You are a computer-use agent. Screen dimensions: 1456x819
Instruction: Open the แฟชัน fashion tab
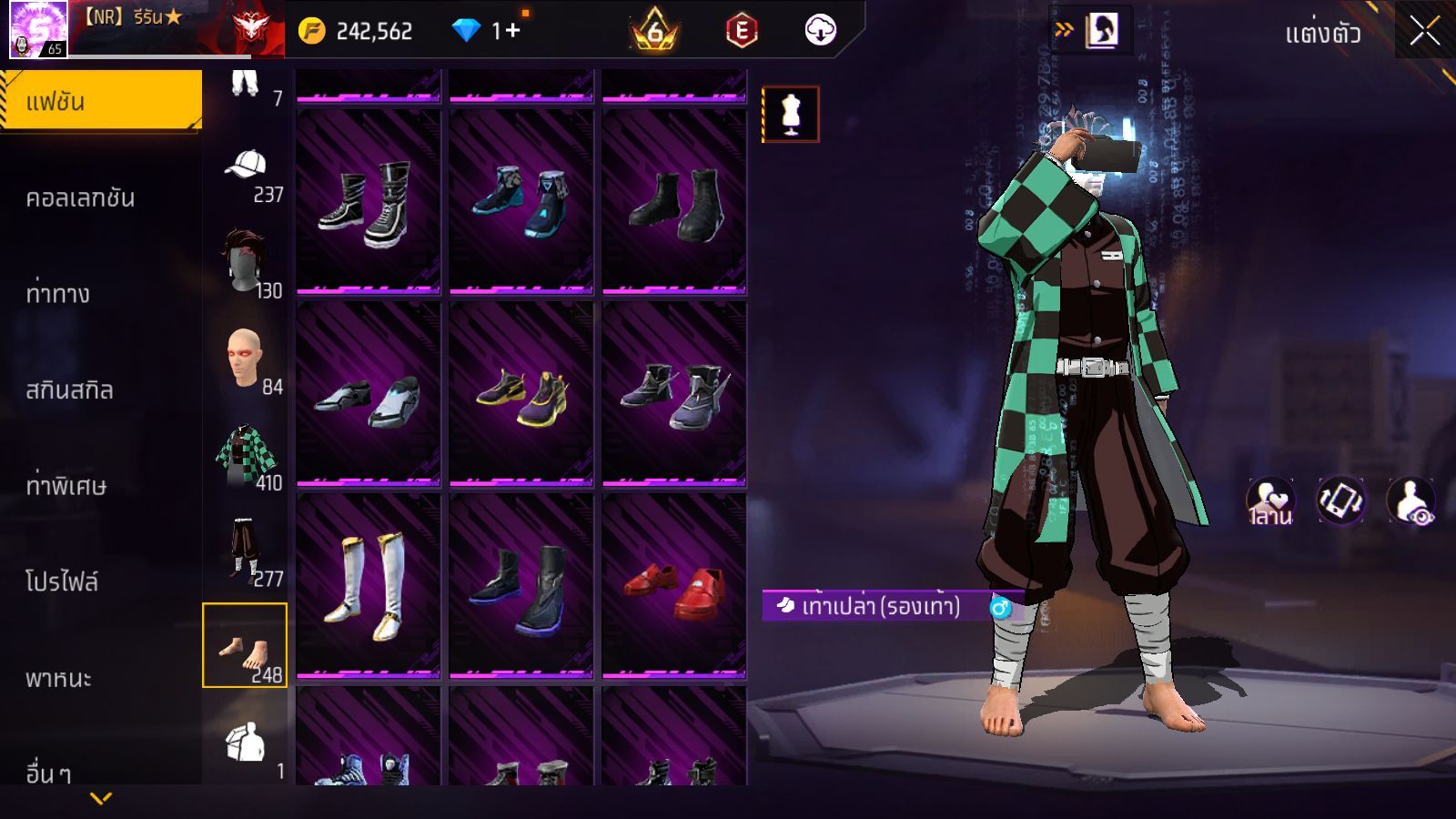101,101
